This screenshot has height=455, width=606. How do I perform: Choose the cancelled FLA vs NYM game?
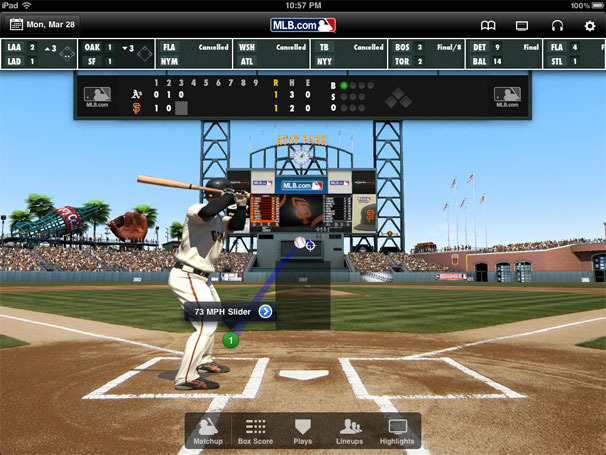194,53
